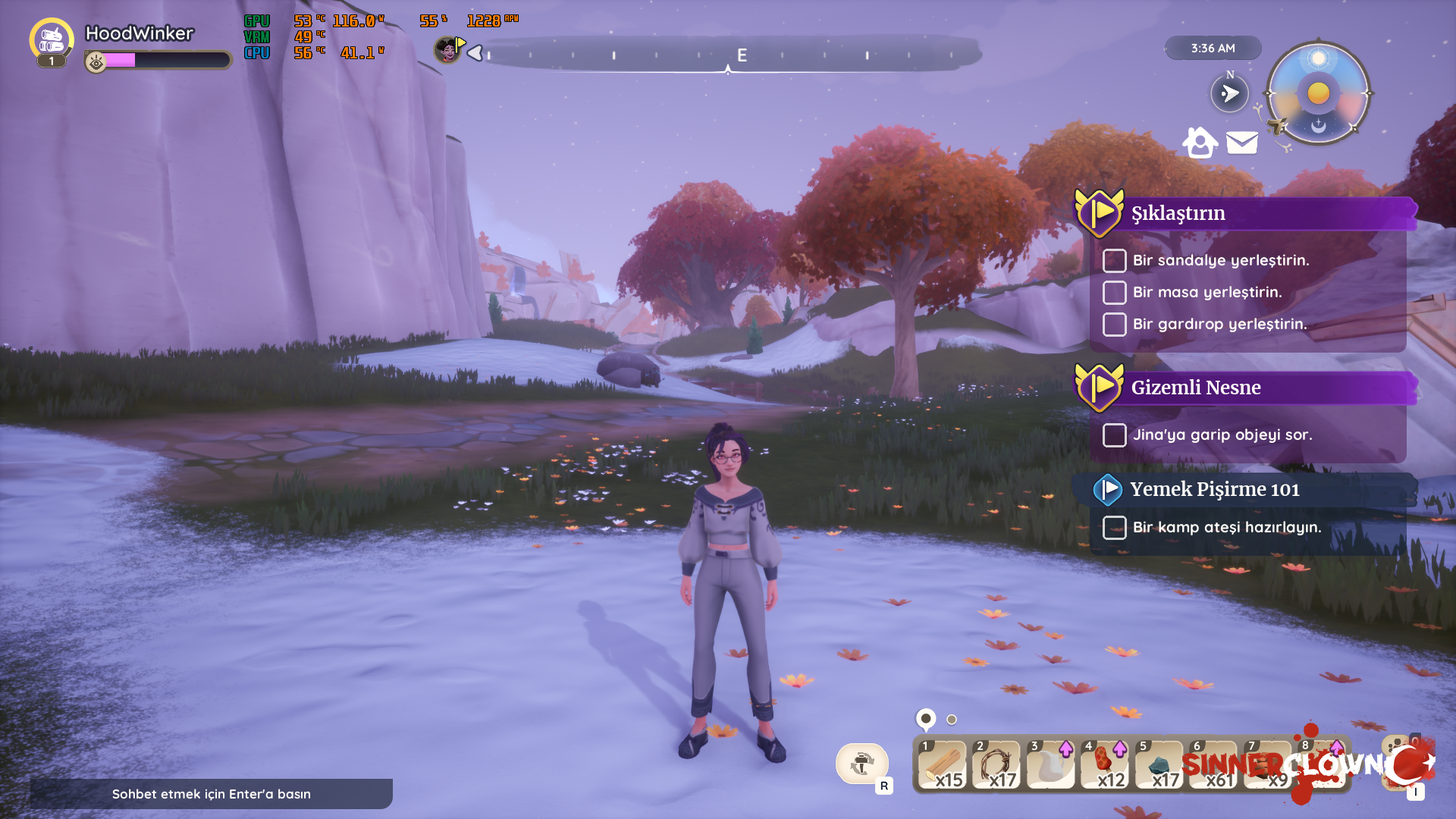Select the grey stone hotbar slot
The image size is (1456, 819).
[1159, 764]
